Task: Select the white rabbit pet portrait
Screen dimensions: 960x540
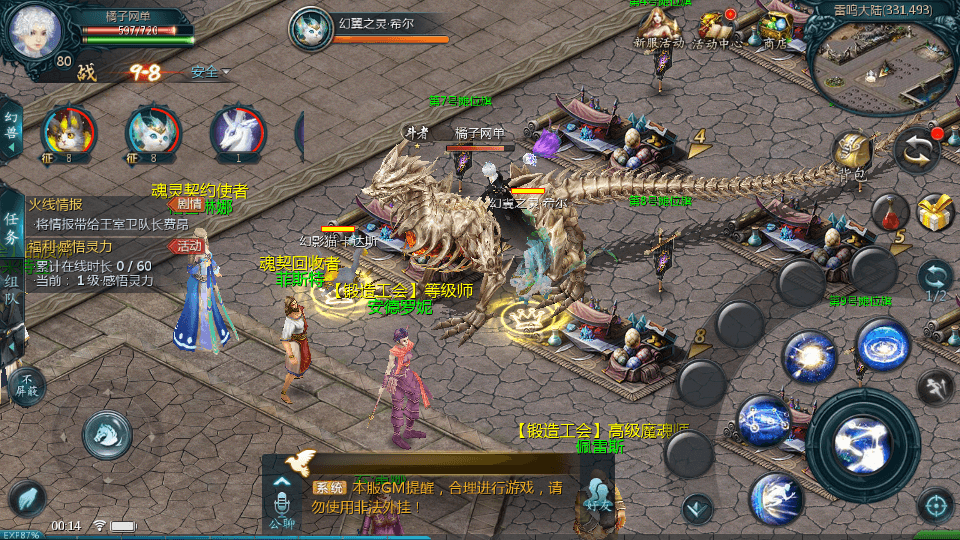Action: 238,134
